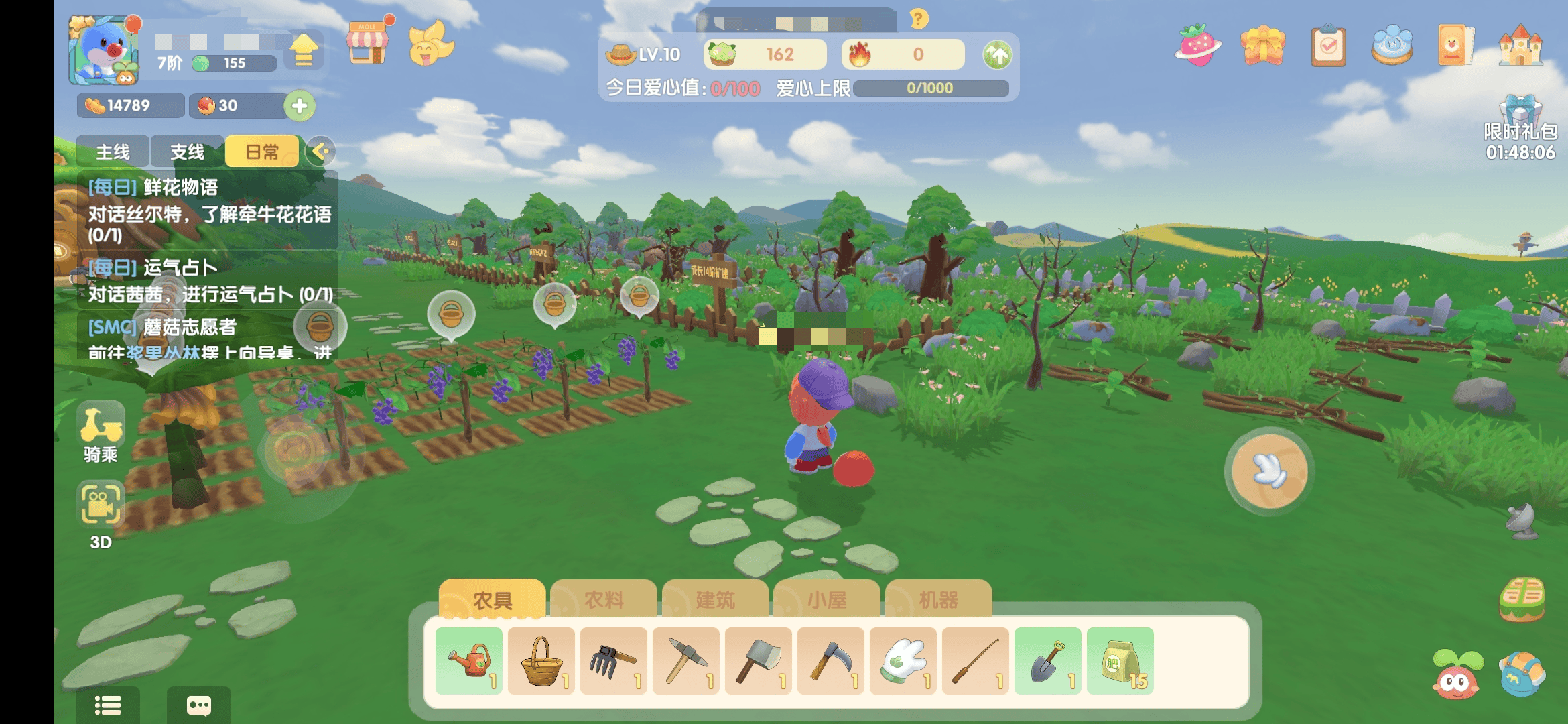Open the 限时礼包 limited gift pack

click(x=1520, y=127)
